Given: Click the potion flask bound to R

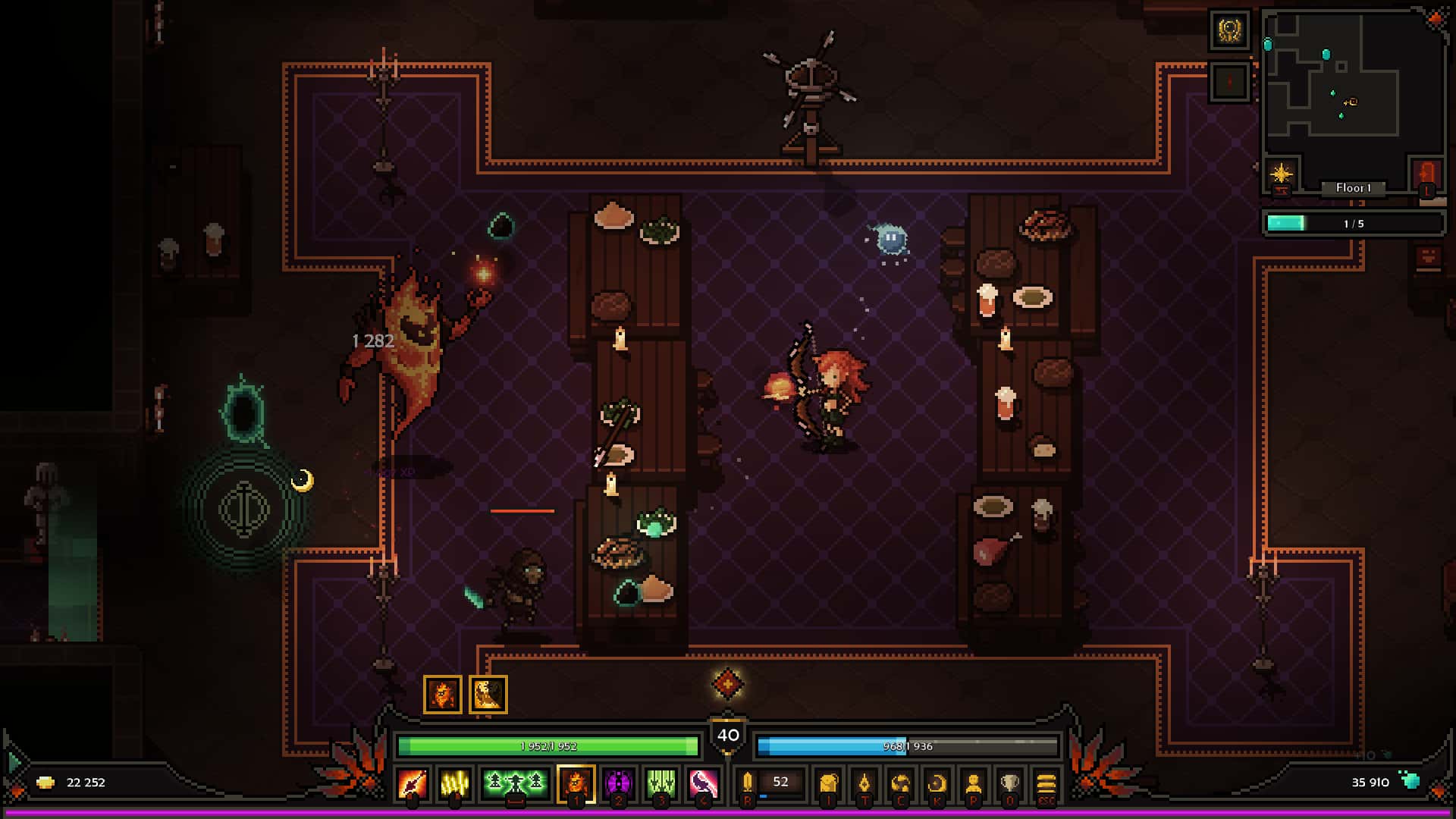Looking at the screenshot, I should (747, 783).
